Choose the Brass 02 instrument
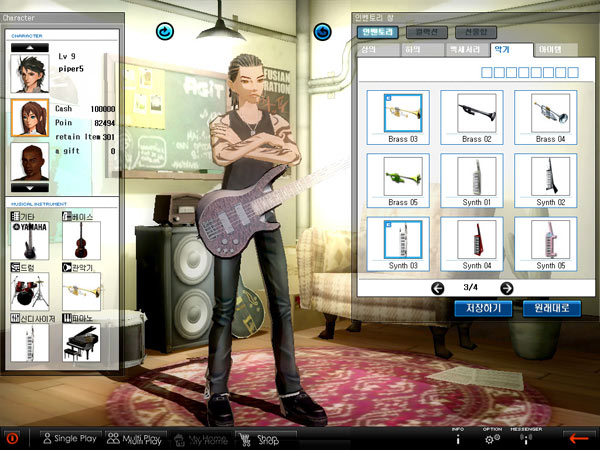The image size is (600, 450). click(x=477, y=113)
